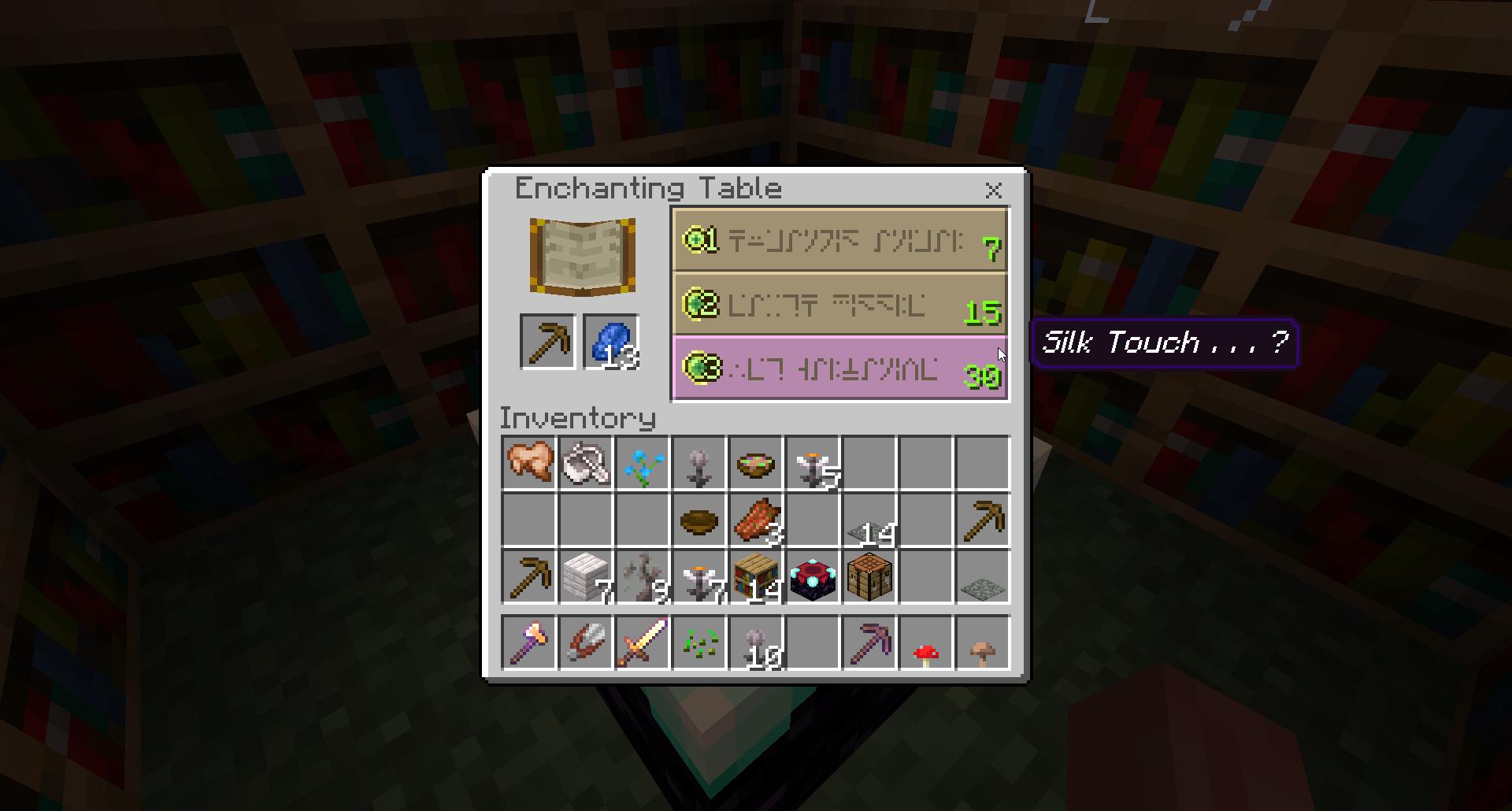1512x811 pixels.
Task: Pick the level 15 enchantment option
Action: coord(839,305)
